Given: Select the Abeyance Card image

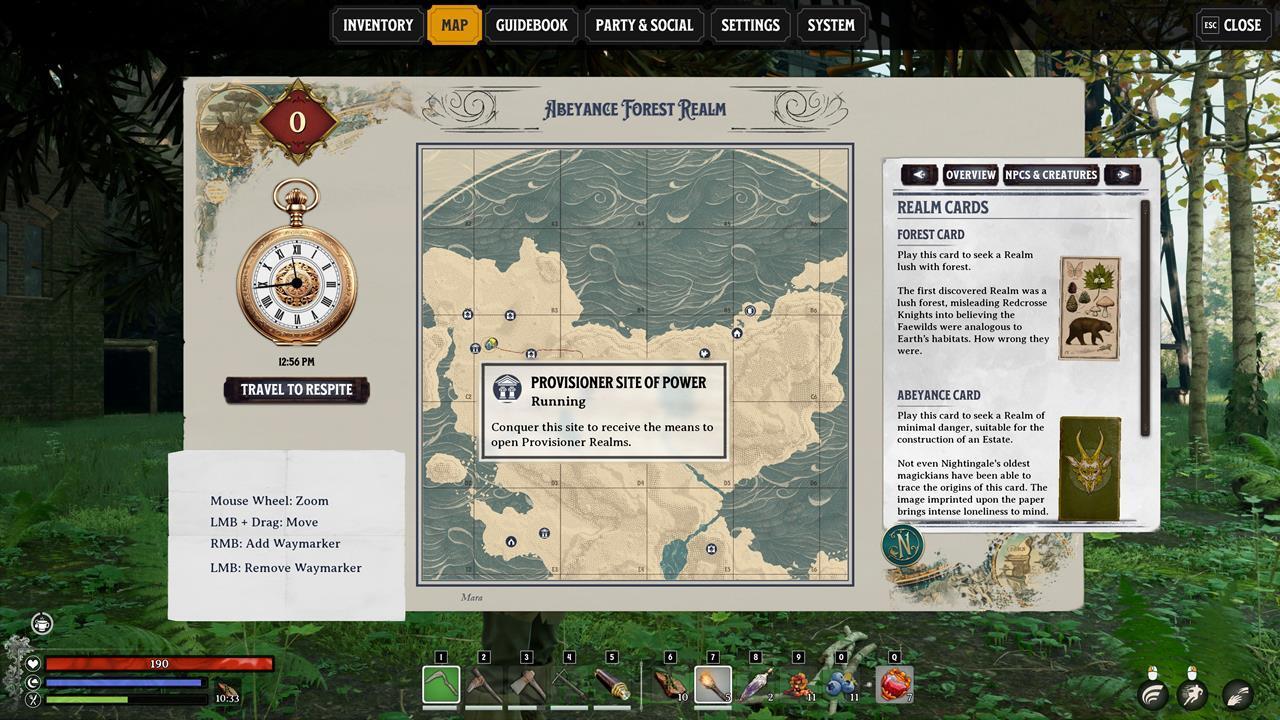Looking at the screenshot, I should [x=1089, y=468].
